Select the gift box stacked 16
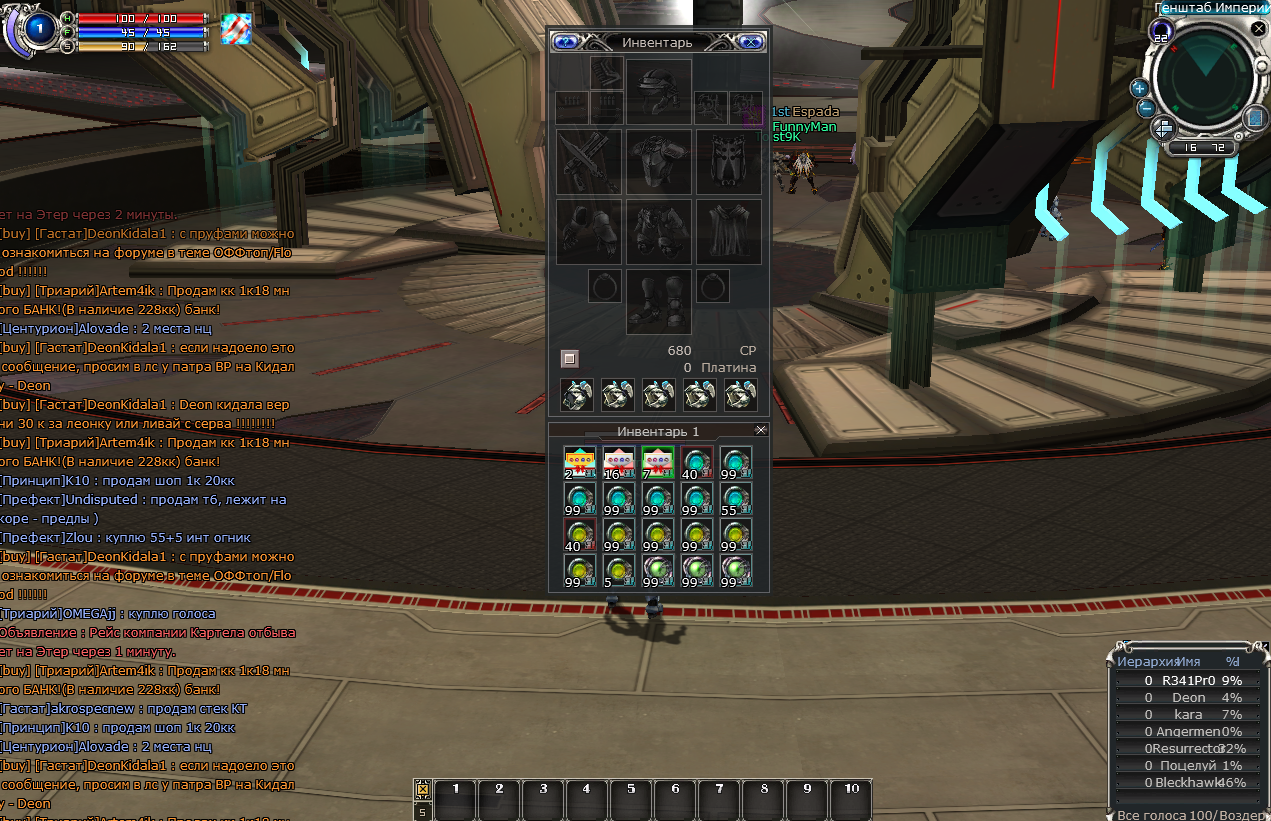The image size is (1271, 821). [618, 462]
